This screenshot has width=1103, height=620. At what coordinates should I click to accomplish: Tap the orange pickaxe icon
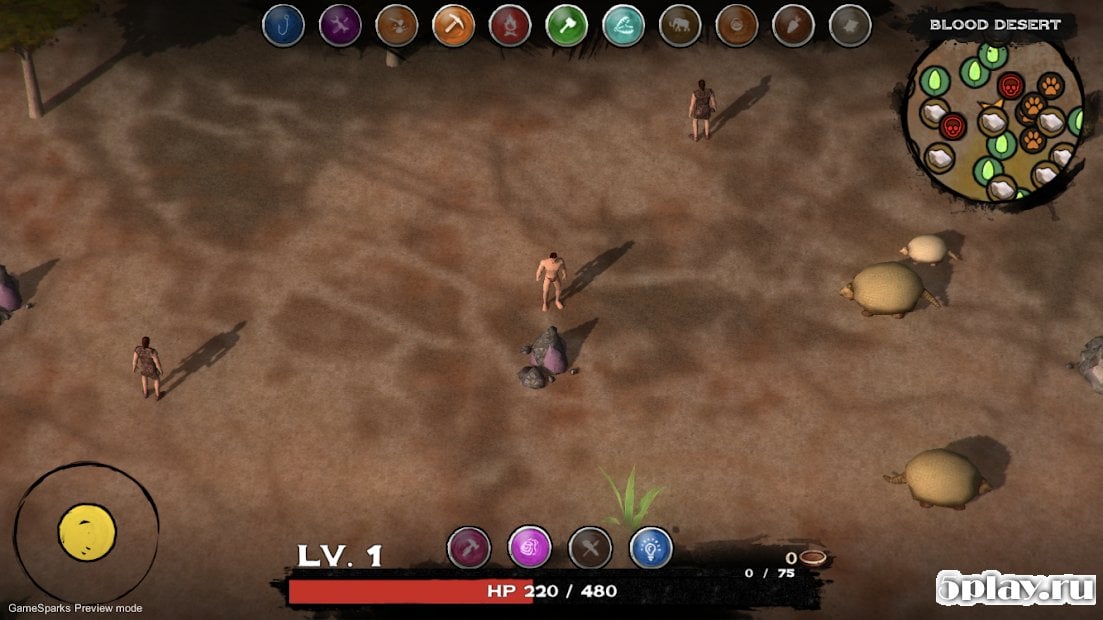[453, 25]
